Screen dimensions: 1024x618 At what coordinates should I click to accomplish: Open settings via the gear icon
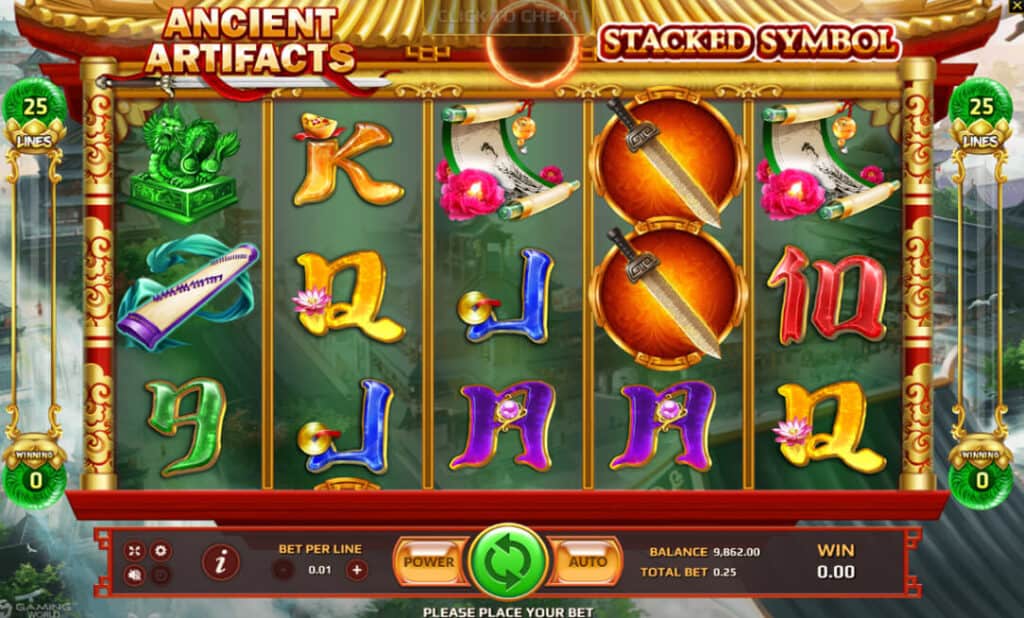160,551
